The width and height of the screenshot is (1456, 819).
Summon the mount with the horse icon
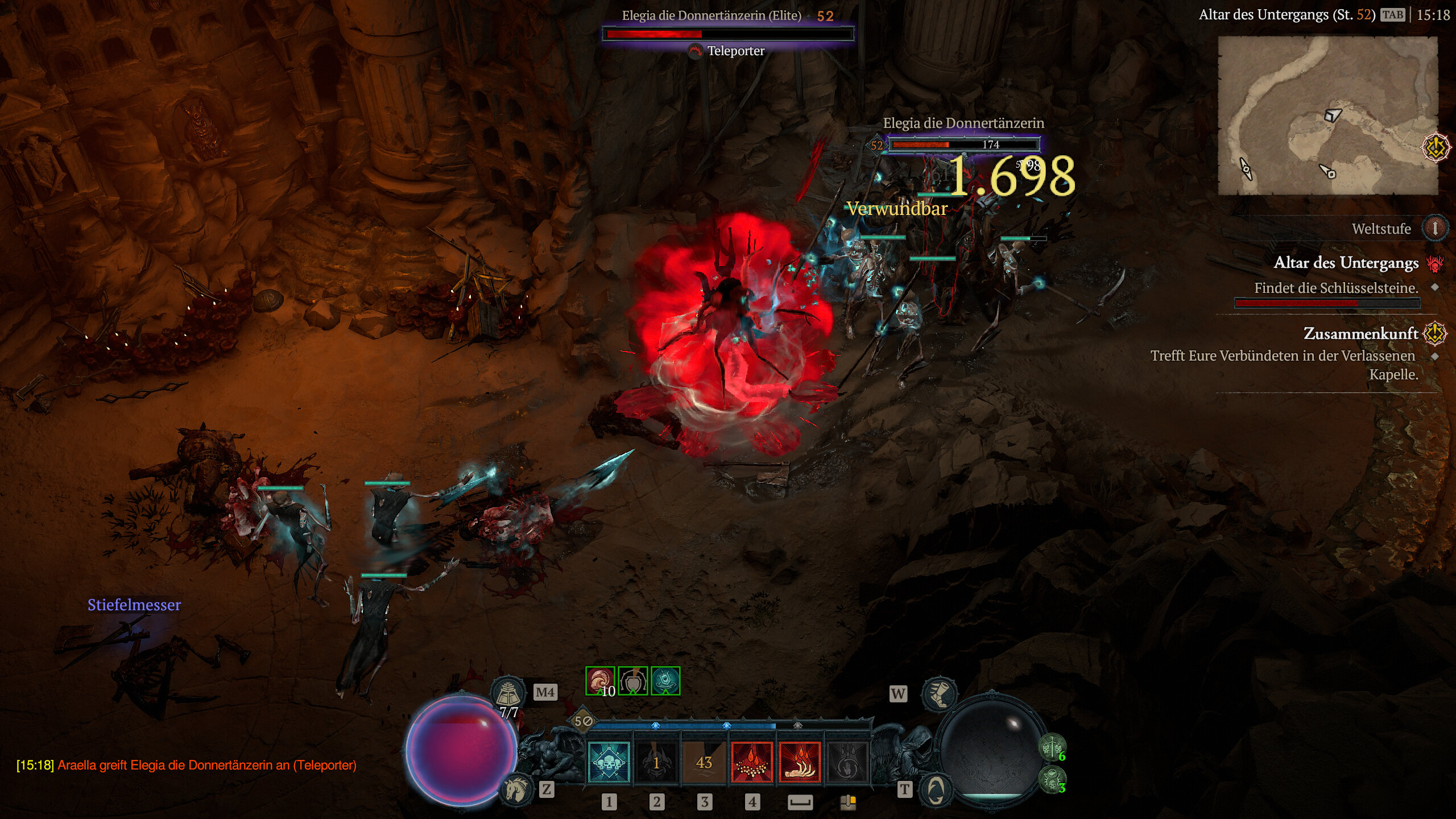[516, 789]
